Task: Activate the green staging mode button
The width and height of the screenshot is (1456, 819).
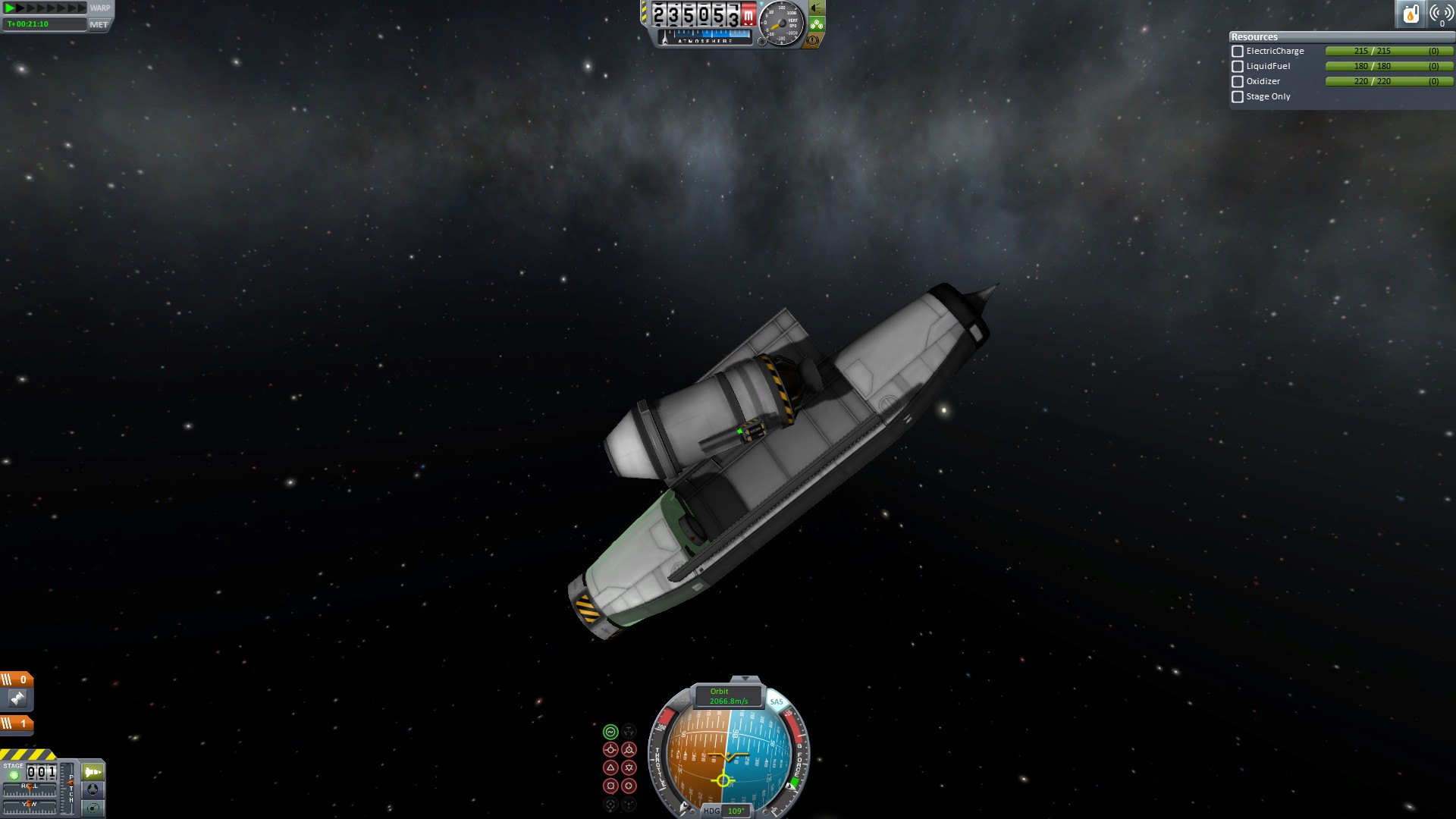Action: click(x=93, y=772)
